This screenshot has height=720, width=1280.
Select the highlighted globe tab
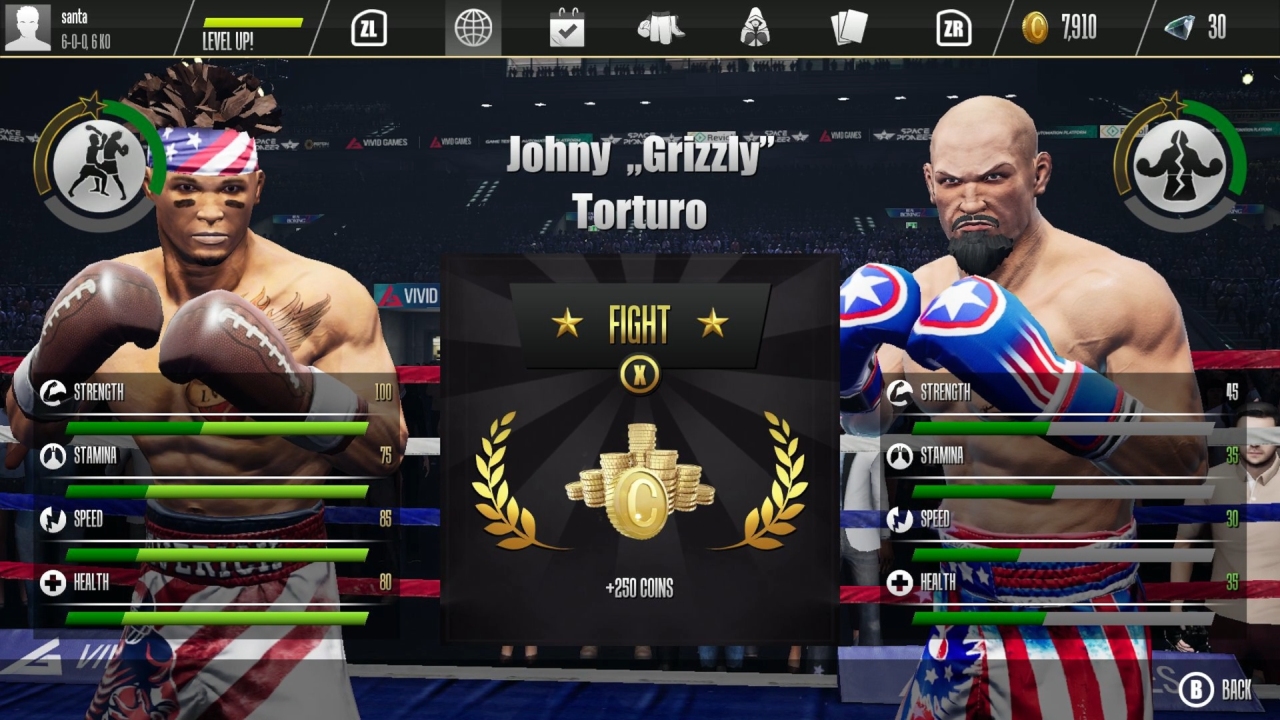(x=474, y=29)
